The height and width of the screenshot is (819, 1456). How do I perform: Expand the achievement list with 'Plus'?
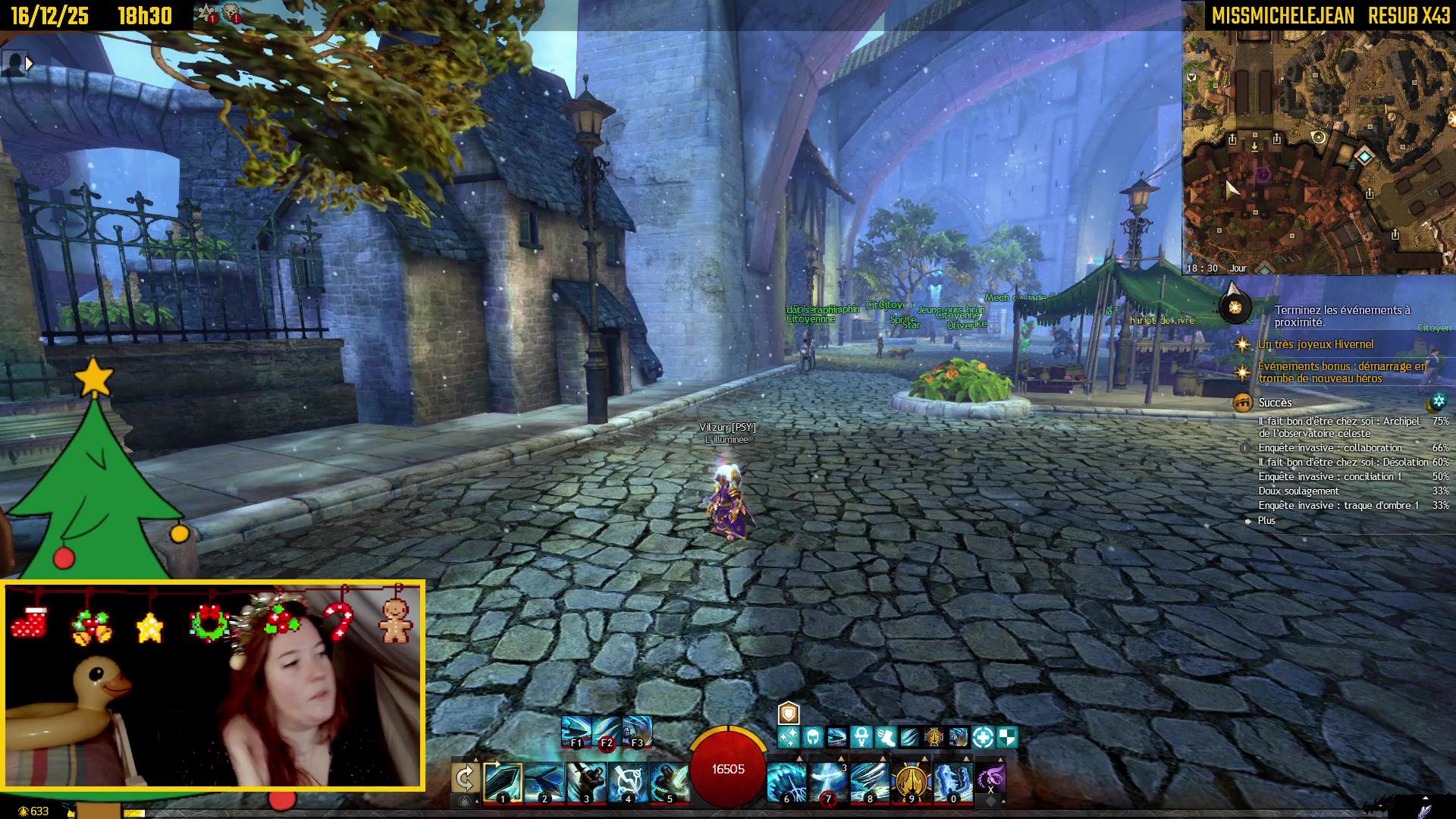pos(1266,520)
